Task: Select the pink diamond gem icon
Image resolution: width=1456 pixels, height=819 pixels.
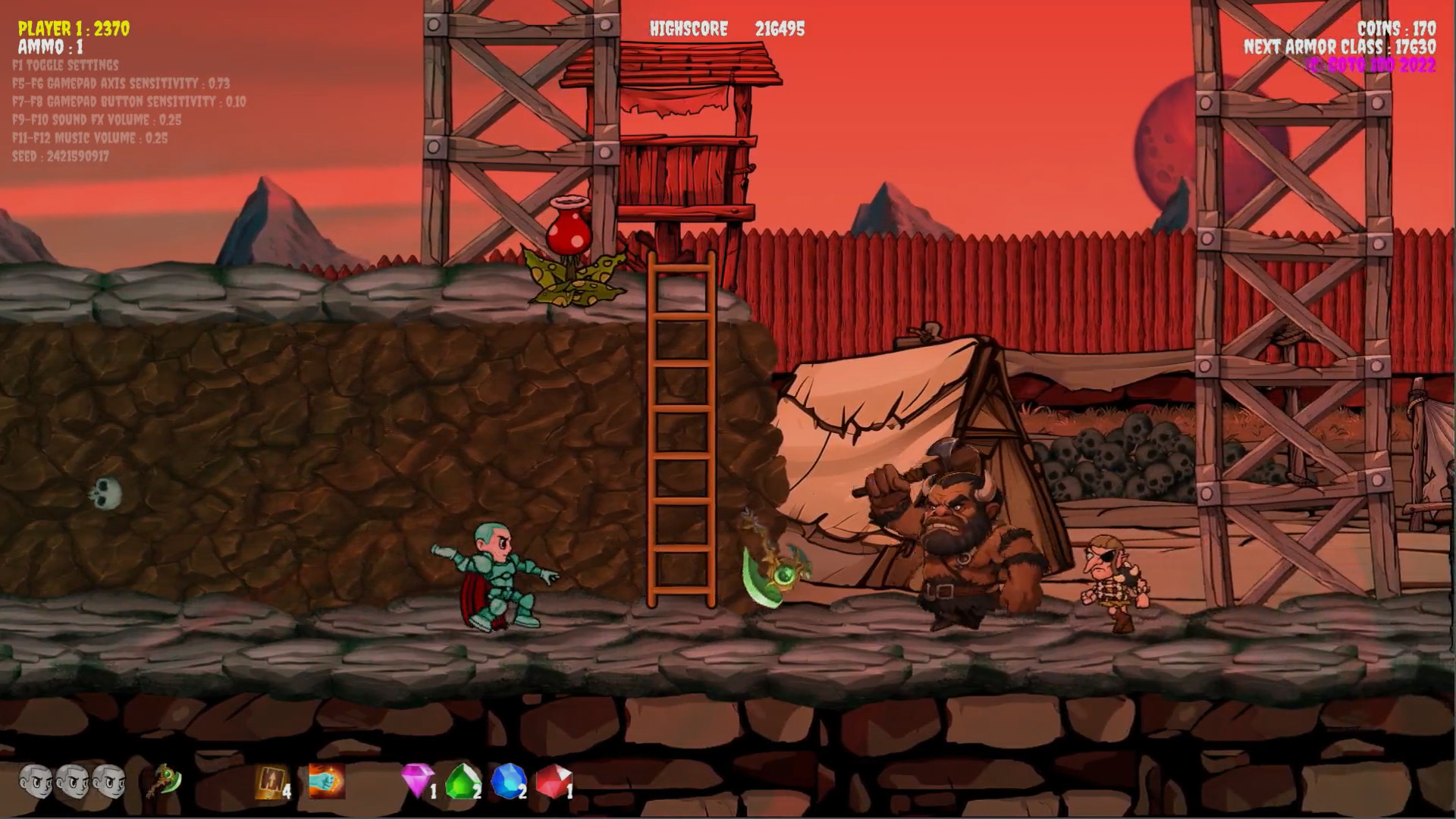Action: (417, 780)
